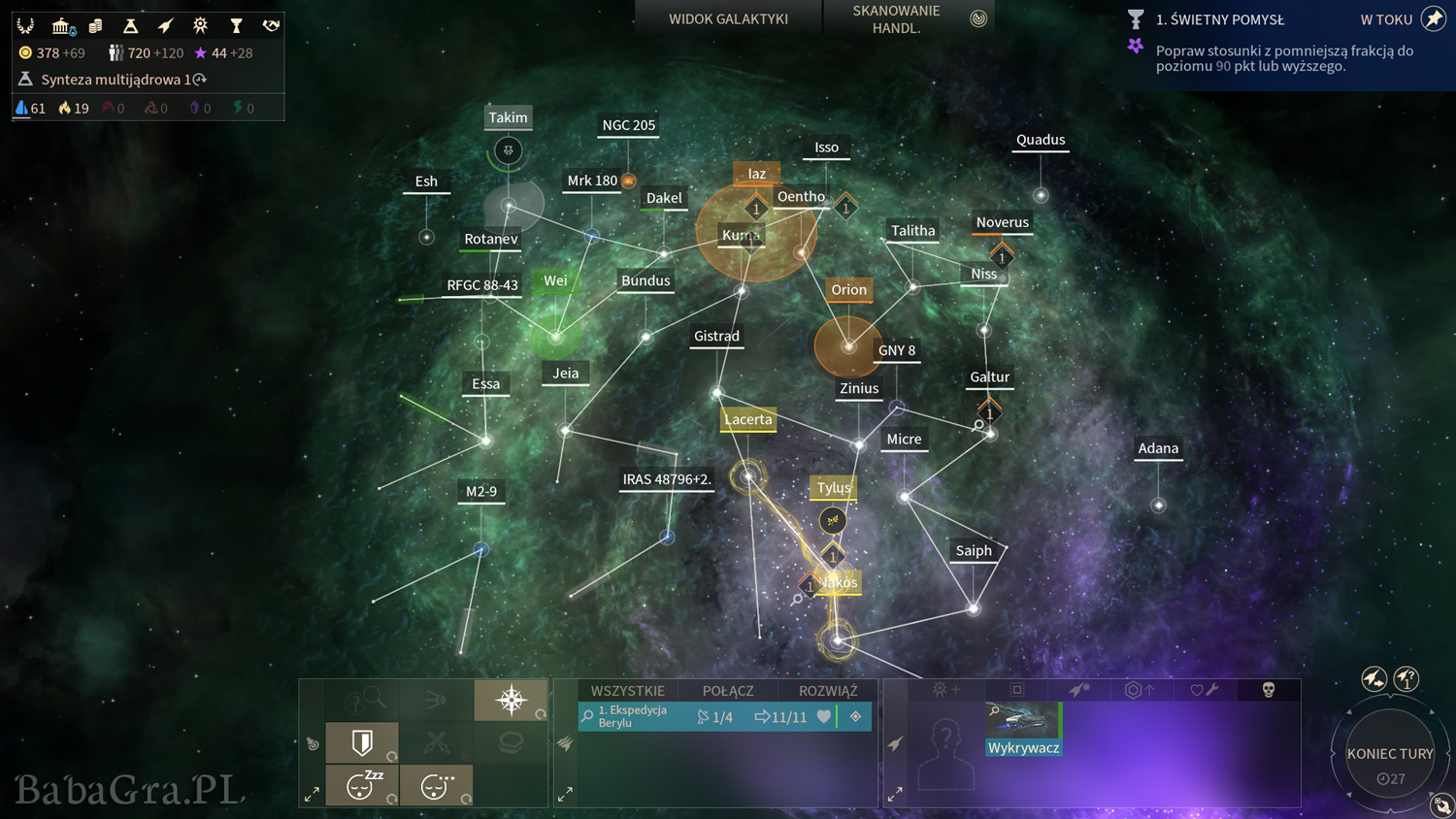This screenshot has height=819, width=1456.
Task: Activate the compass star explore action
Action: pyautogui.click(x=511, y=700)
